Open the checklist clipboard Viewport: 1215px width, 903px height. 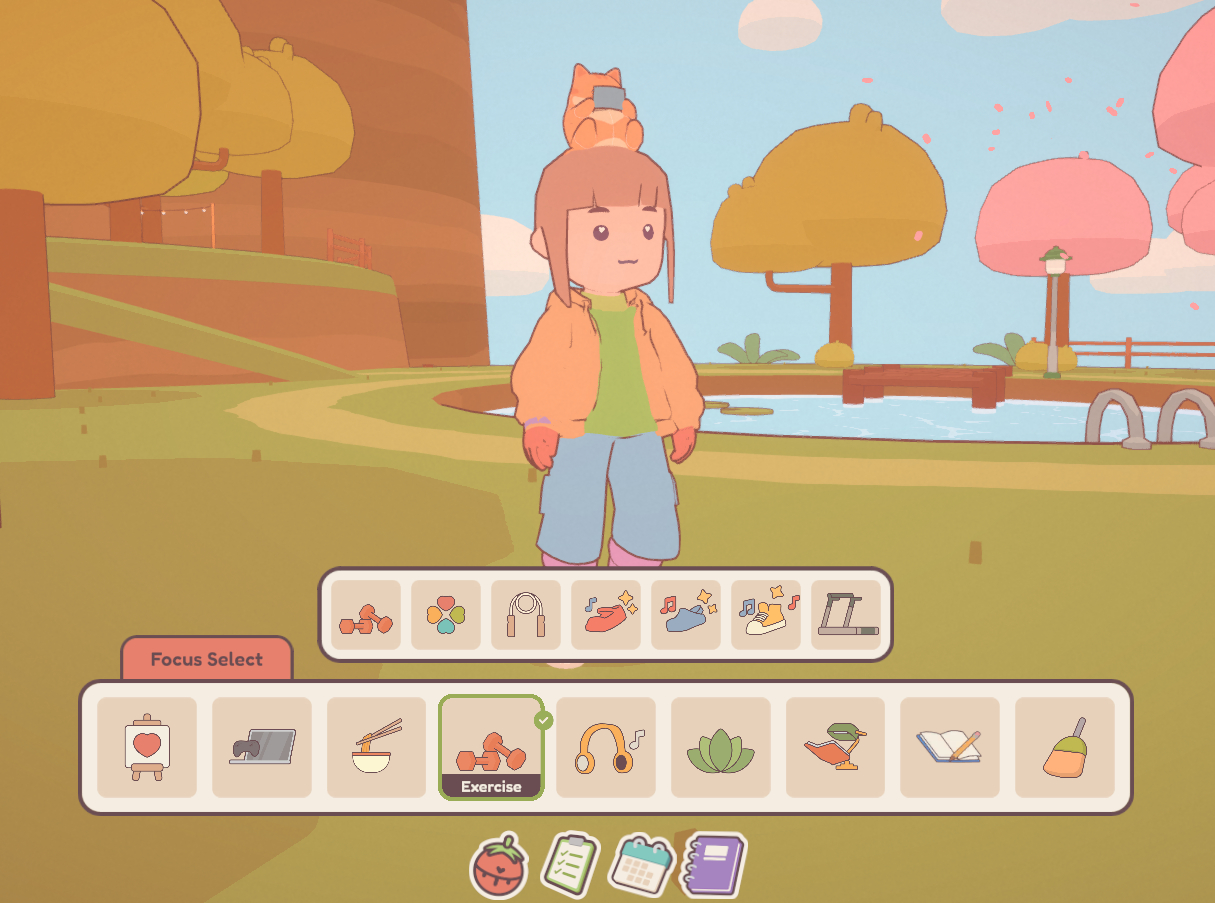point(570,864)
